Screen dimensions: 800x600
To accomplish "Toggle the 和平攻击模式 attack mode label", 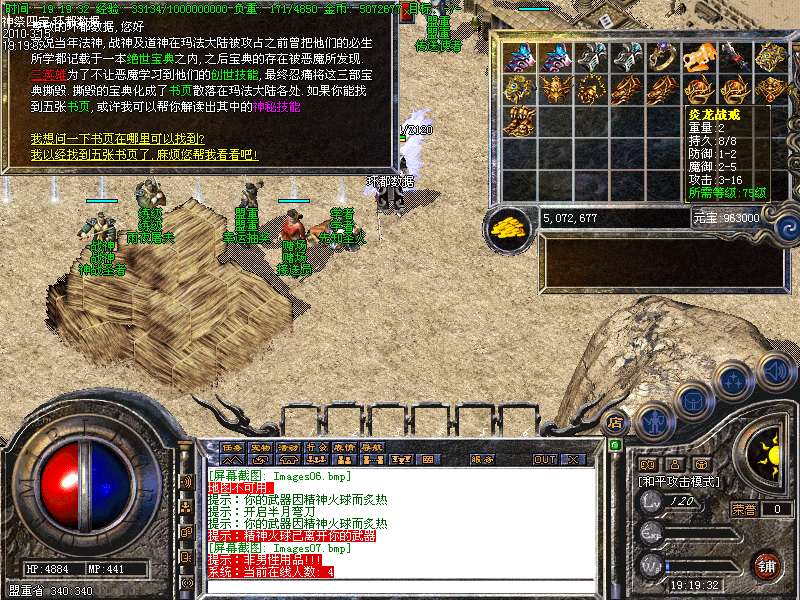I will point(681,481).
